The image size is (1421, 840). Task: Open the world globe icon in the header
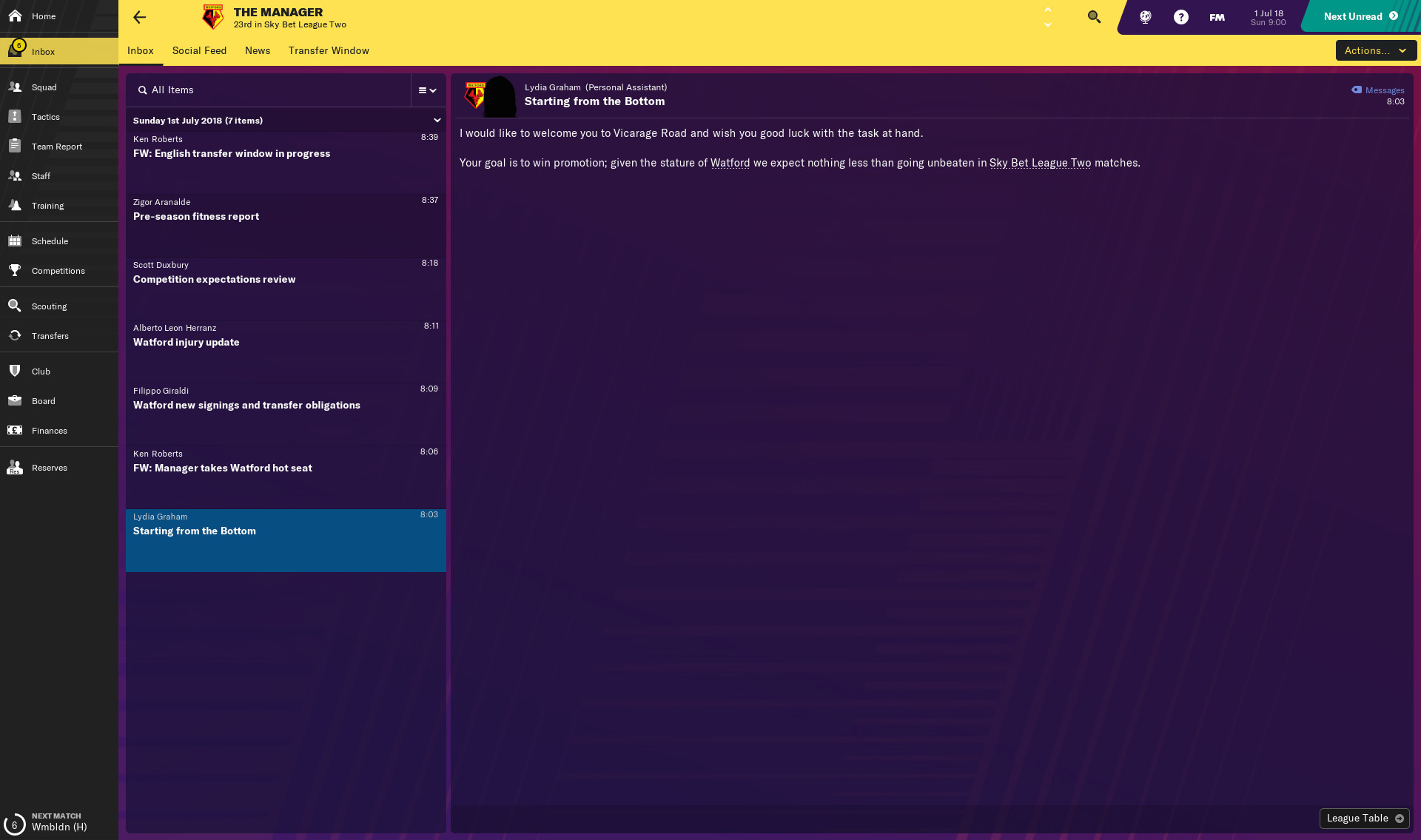[1143, 16]
